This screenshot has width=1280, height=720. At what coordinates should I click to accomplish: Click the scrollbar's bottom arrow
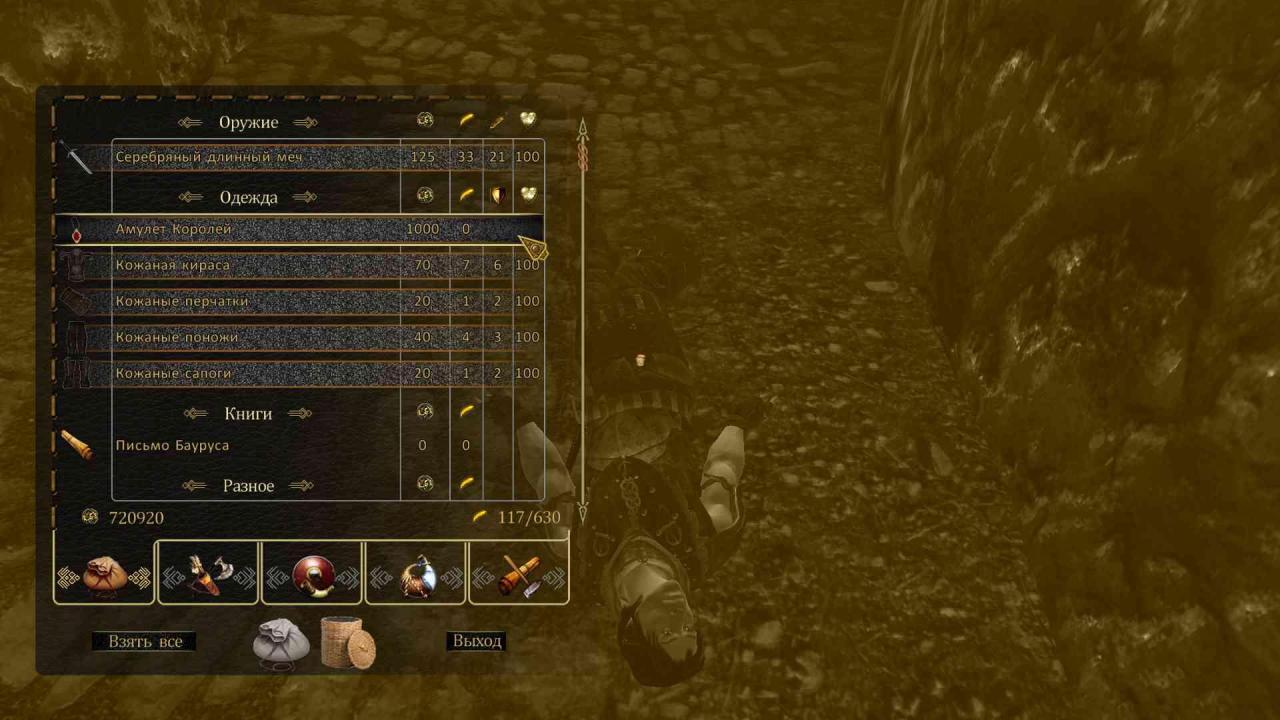[583, 512]
